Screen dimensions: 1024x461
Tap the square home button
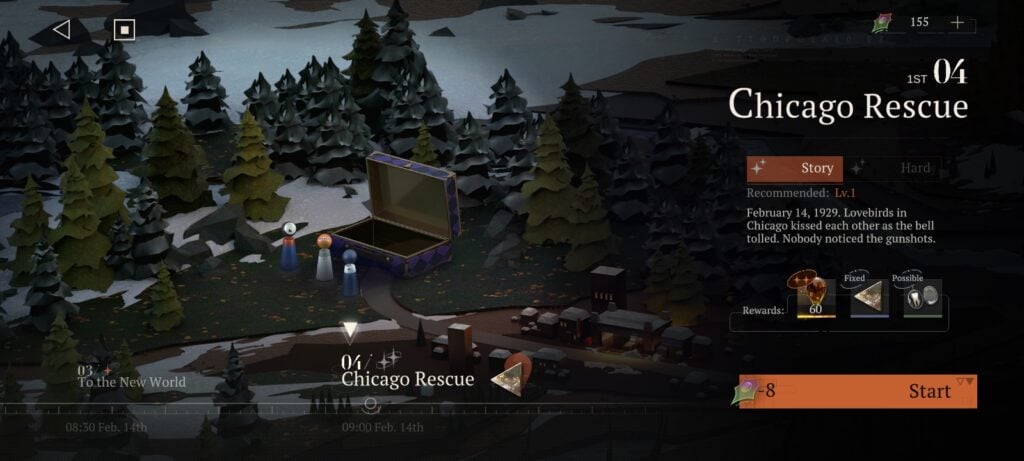point(124,29)
